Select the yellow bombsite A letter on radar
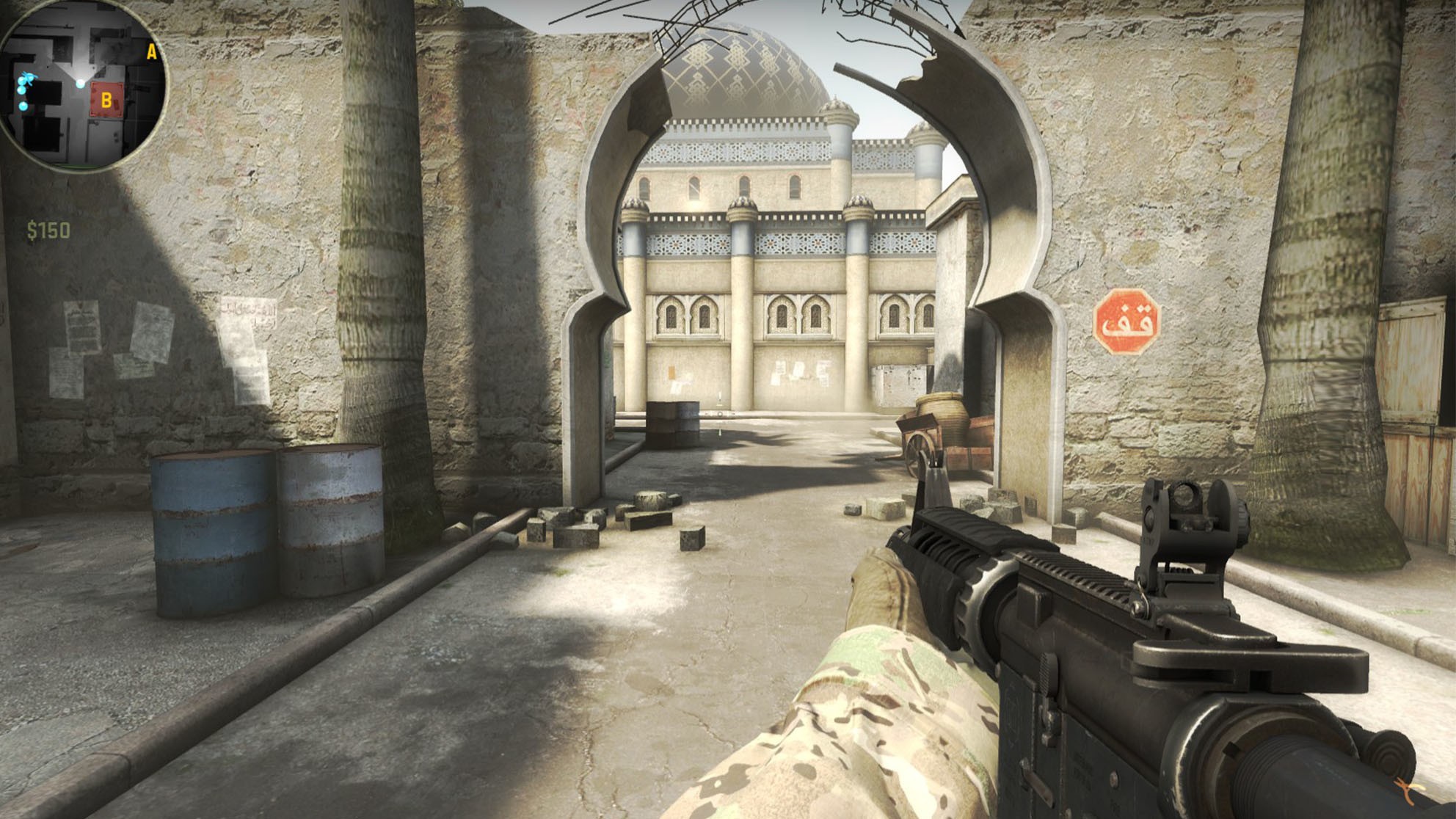1456x819 pixels. coord(151,52)
